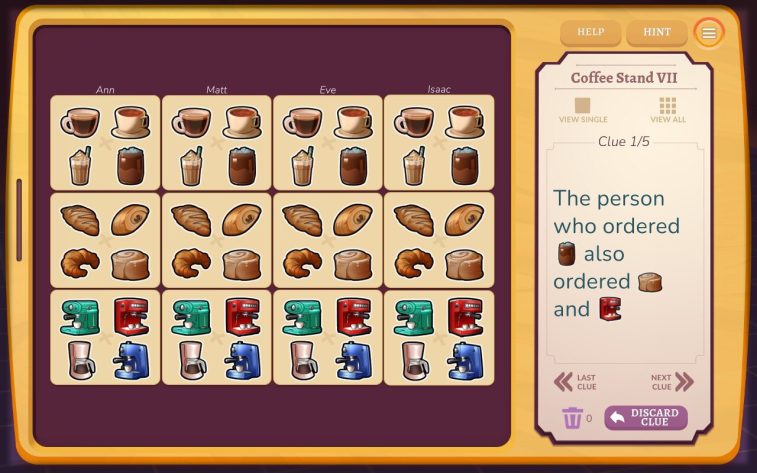Choose Matt's croissant pastry tile
This screenshot has height=473, width=757.
coord(191,263)
